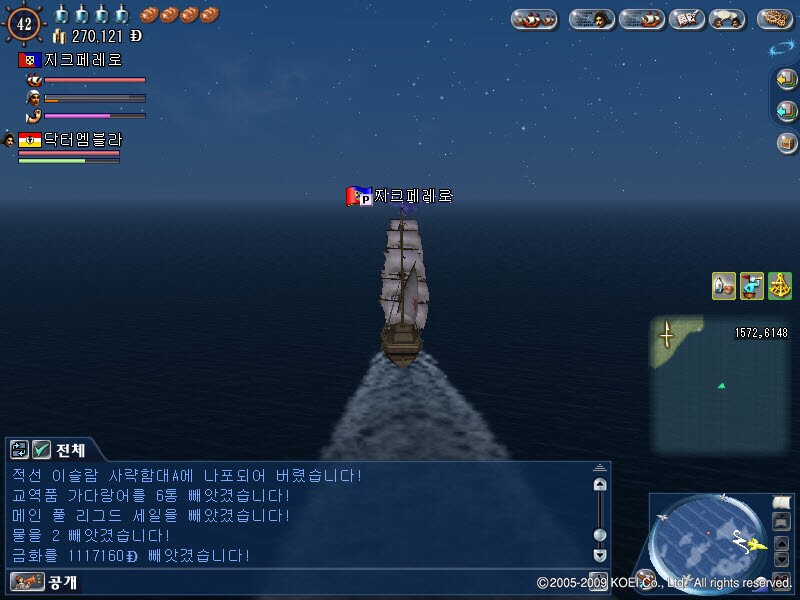Open the ship information menu
Viewport: 800px width, 600px height.
(641, 18)
